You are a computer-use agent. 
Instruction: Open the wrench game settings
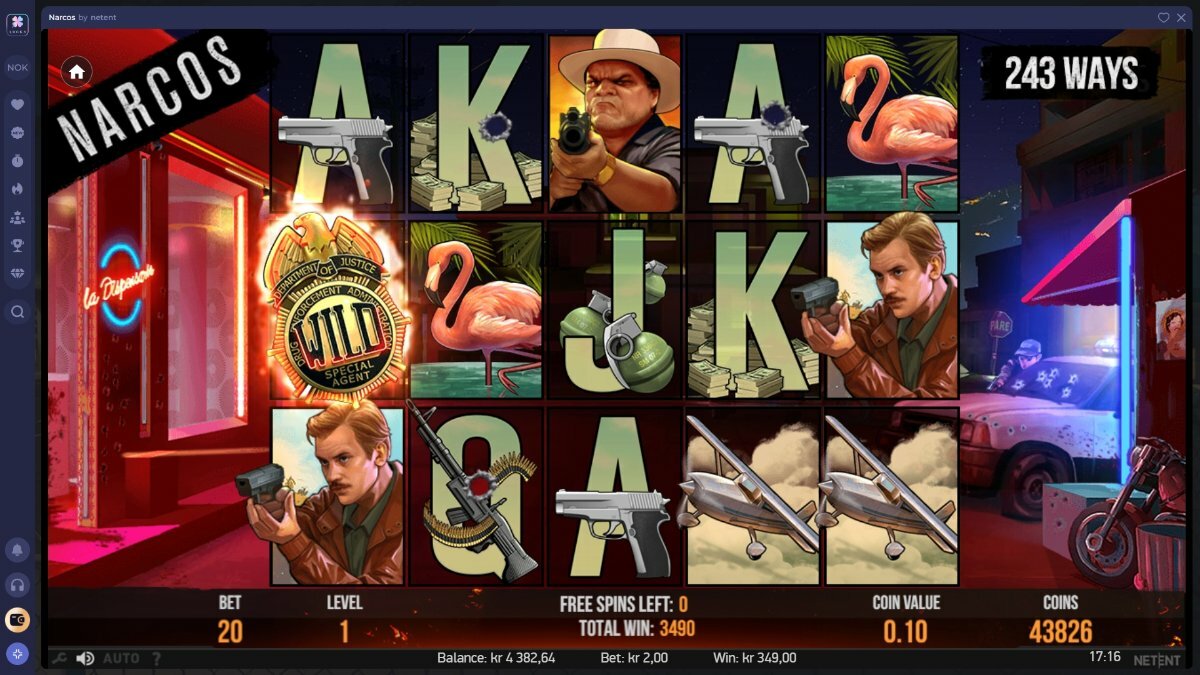tap(59, 658)
